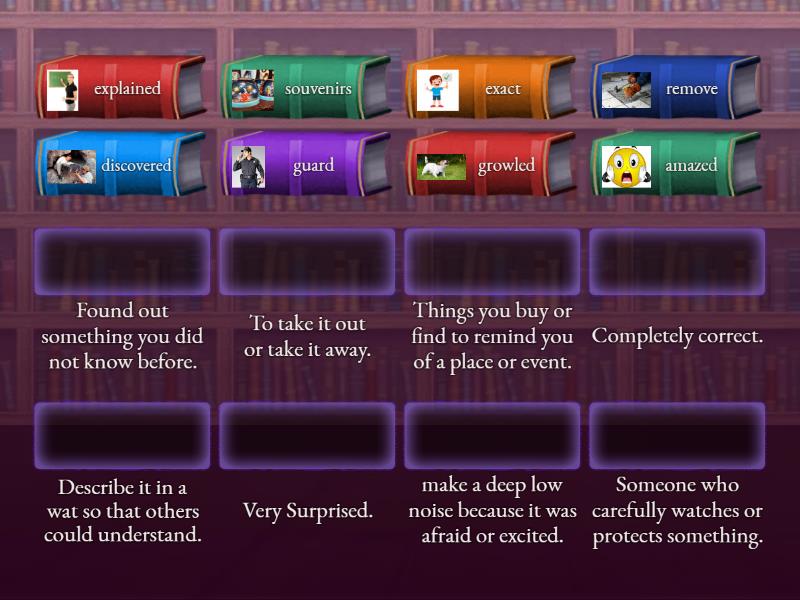Click the slot above 'make a deep low noise'

[x=492, y=436]
